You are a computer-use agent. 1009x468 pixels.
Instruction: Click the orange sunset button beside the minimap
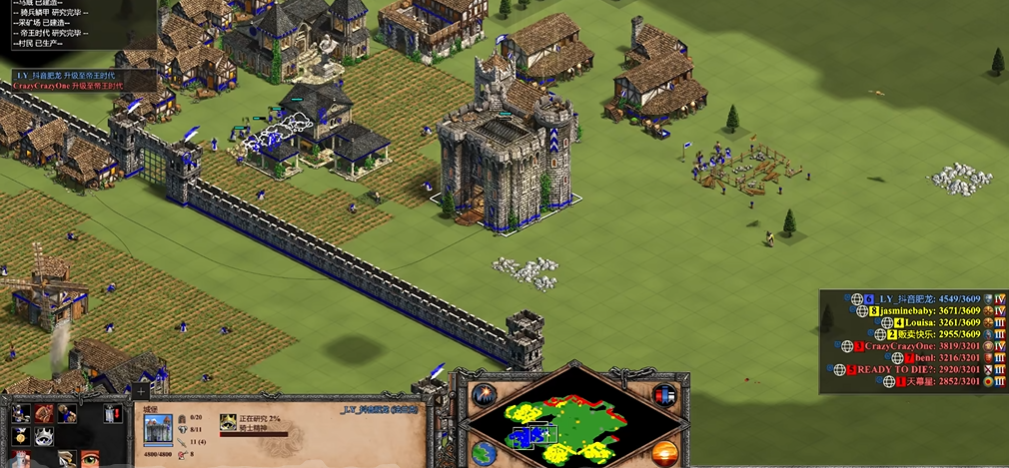pyautogui.click(x=664, y=452)
